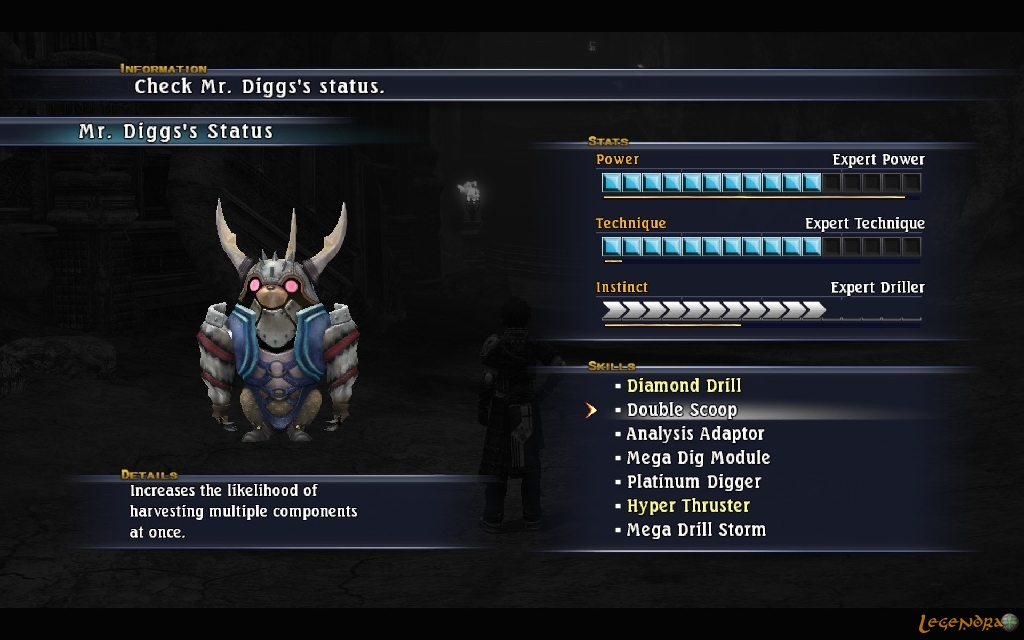Select Analysis Adaptor in the skills list
Viewport: 1024px width, 640px height.
pos(695,434)
